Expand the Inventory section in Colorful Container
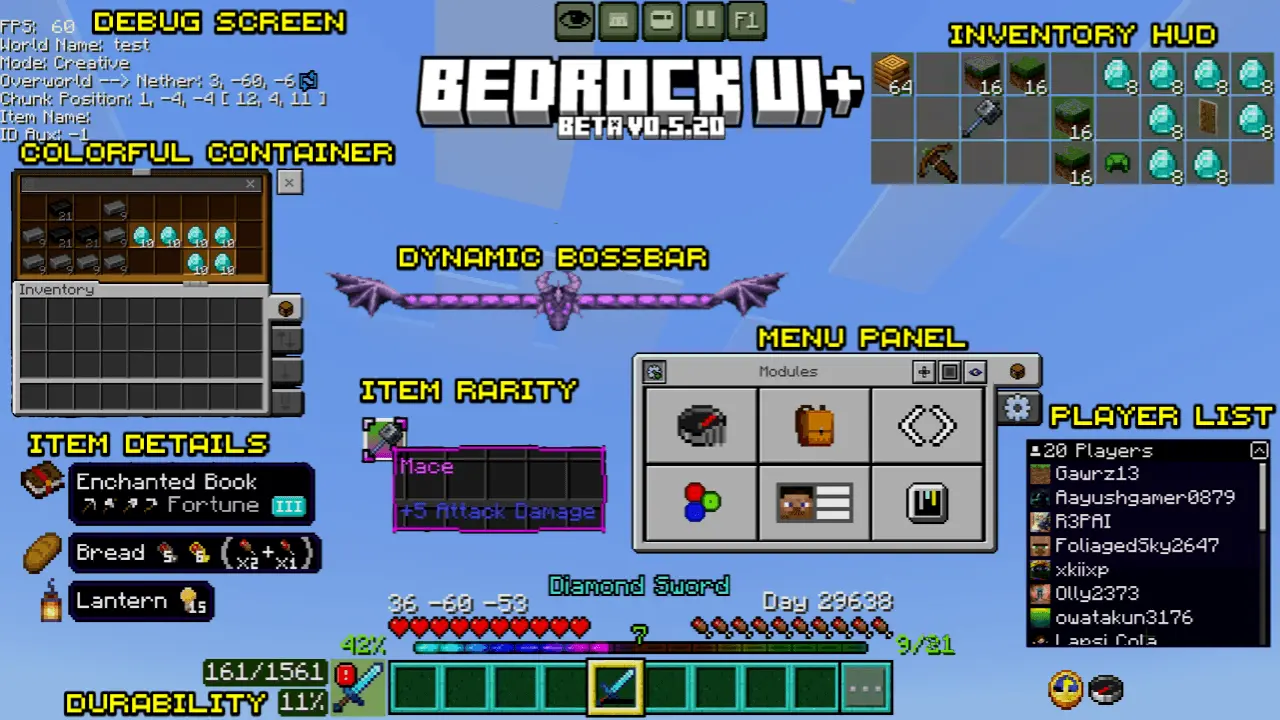The image size is (1280, 720). click(56, 289)
